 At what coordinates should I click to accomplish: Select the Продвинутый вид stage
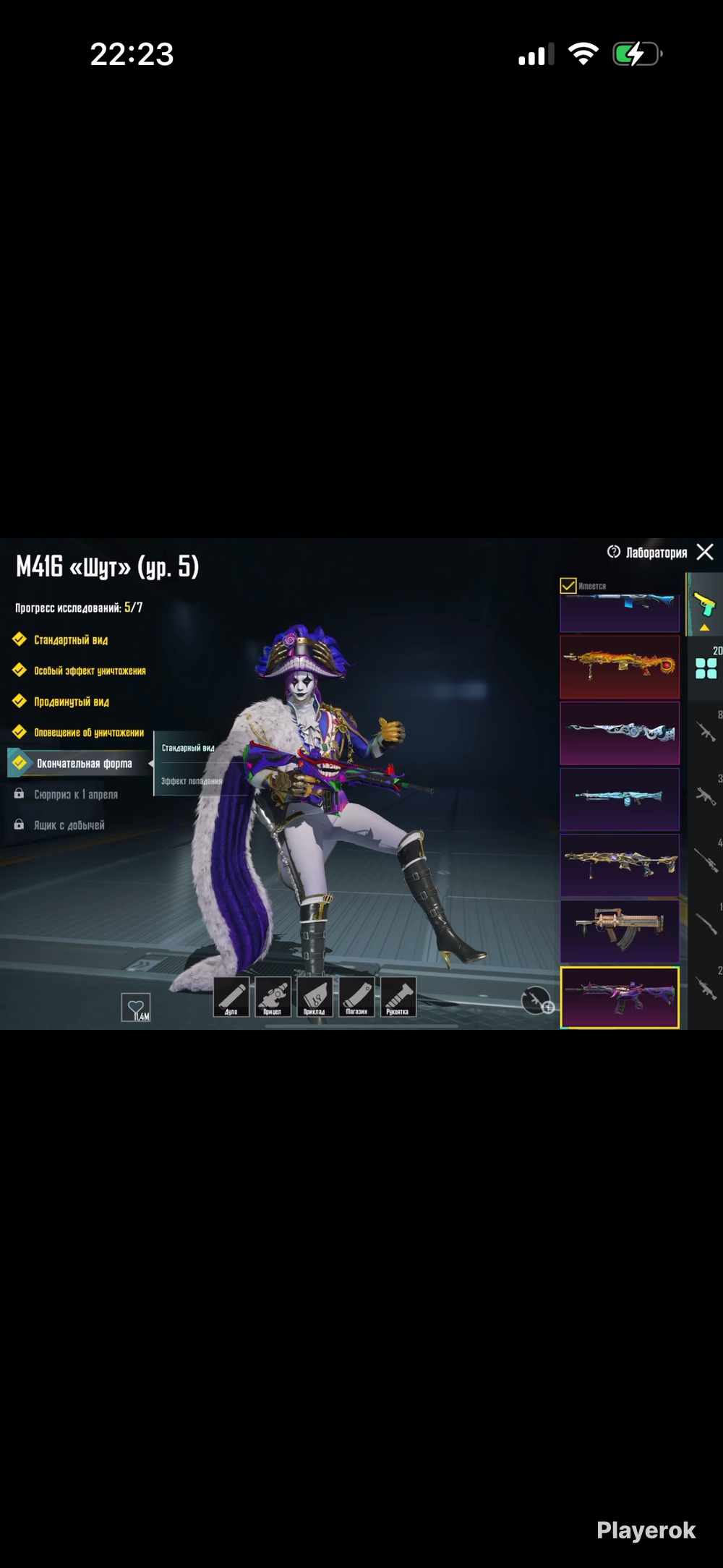coord(72,702)
